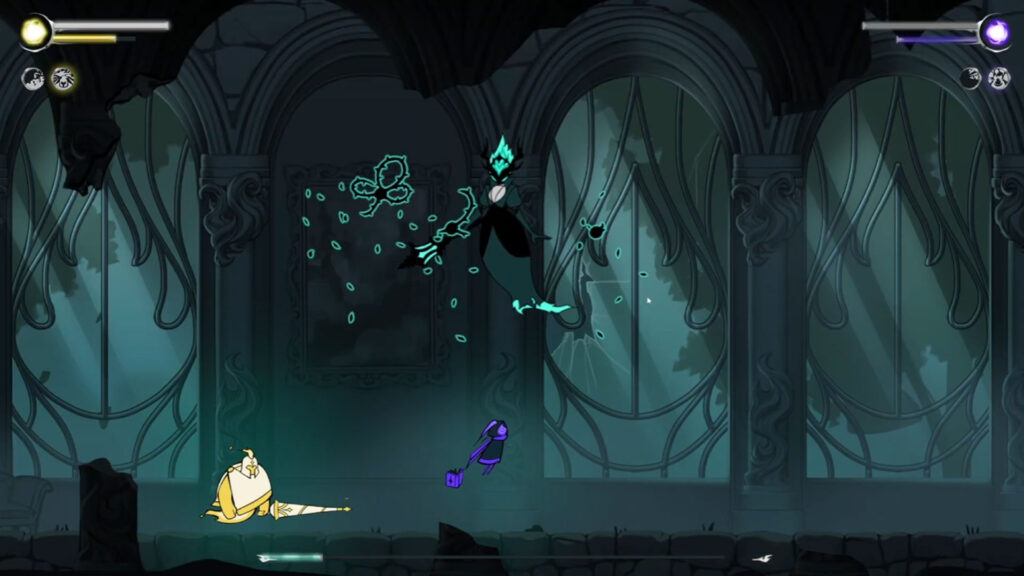The image size is (1024, 576).
Task: Click the purple player orb emblem
Action: pyautogui.click(x=995, y=32)
